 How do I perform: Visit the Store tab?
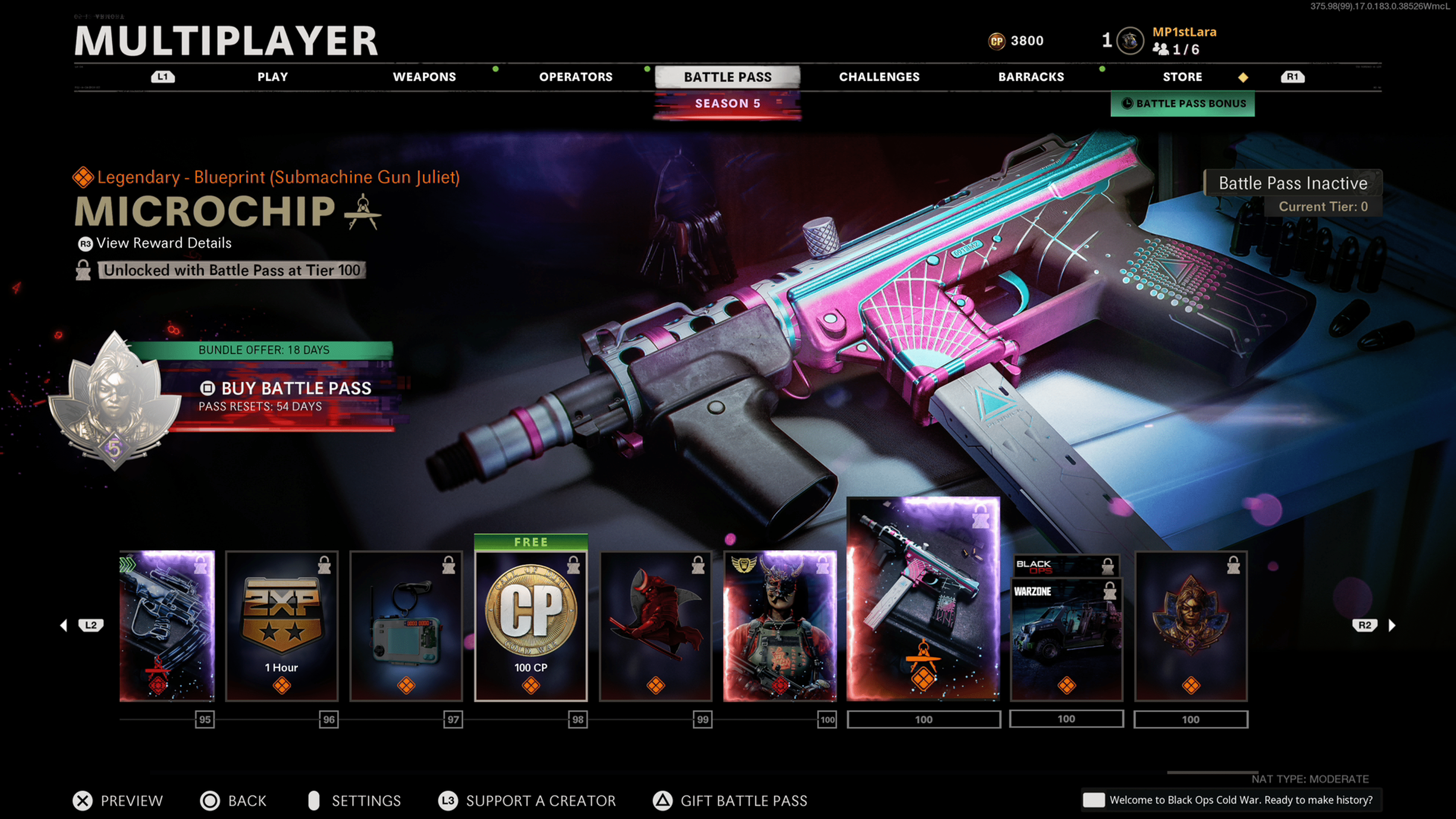[1182, 77]
